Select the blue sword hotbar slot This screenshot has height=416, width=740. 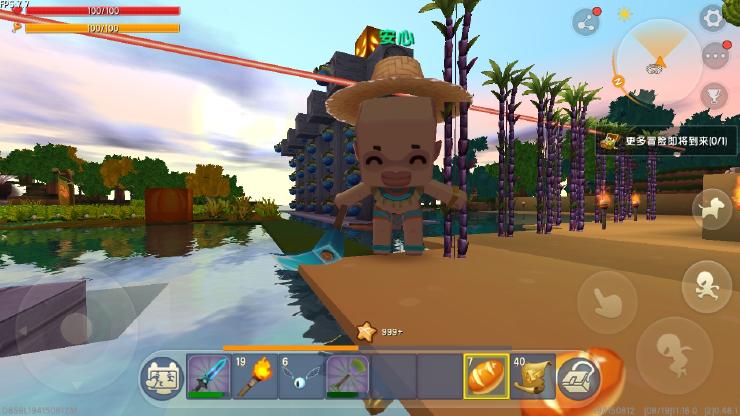click(x=208, y=376)
